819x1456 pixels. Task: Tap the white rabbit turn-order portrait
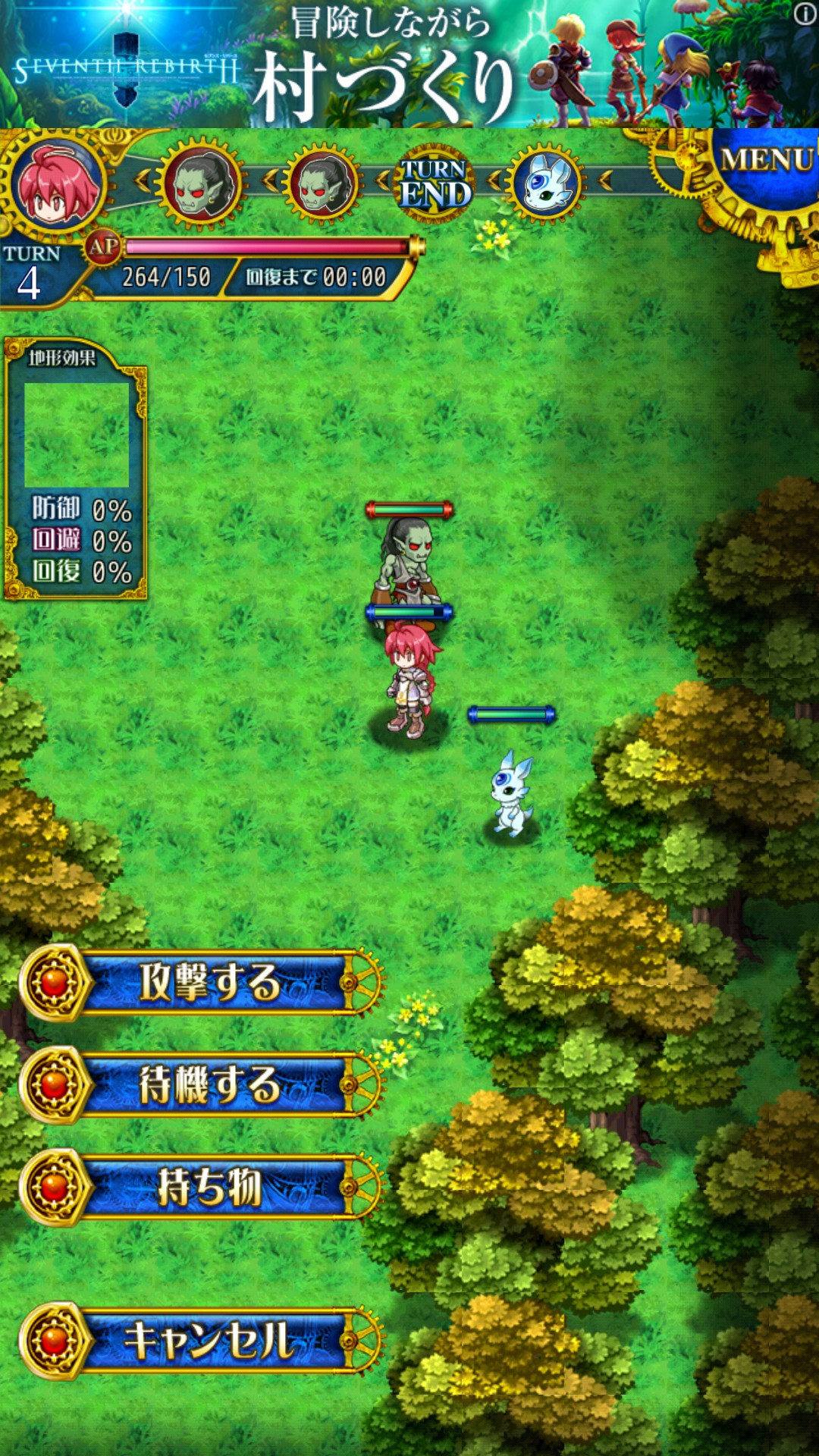pos(546,184)
